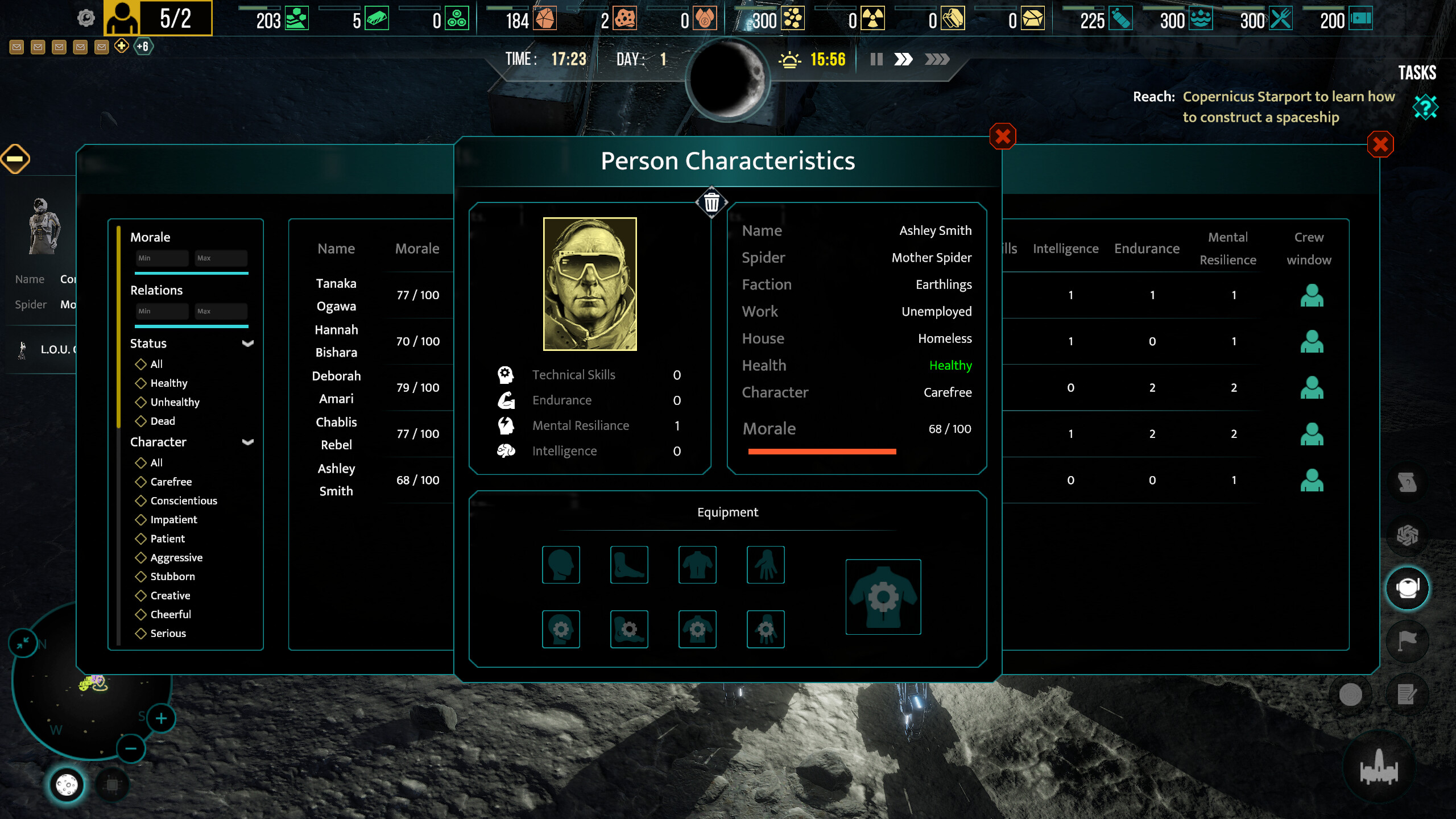The height and width of the screenshot is (819, 1456).
Task: Pause the game time
Action: [876, 59]
